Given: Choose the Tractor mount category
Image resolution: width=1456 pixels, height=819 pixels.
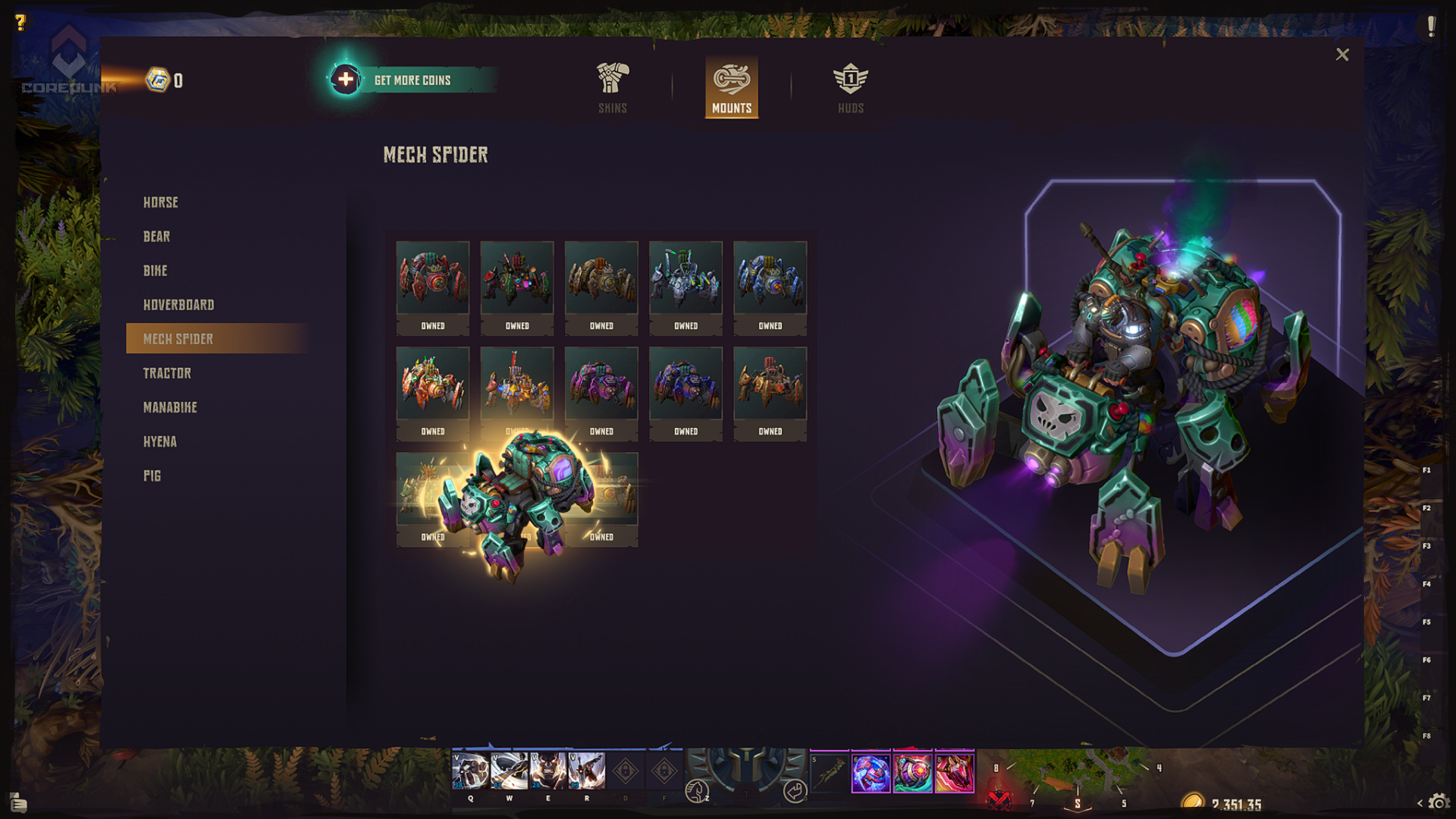Looking at the screenshot, I should click(x=168, y=373).
